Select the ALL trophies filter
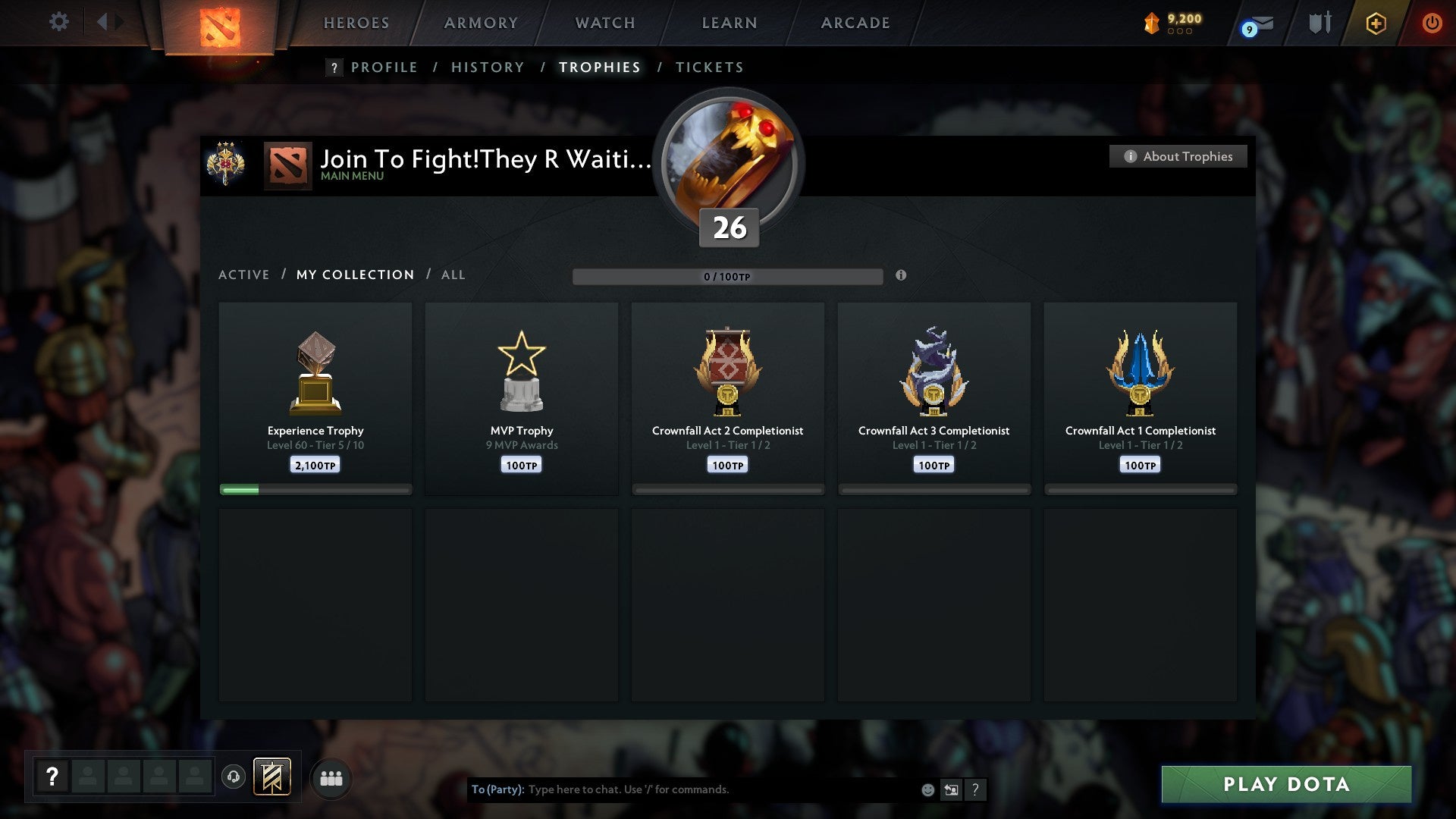 point(453,275)
